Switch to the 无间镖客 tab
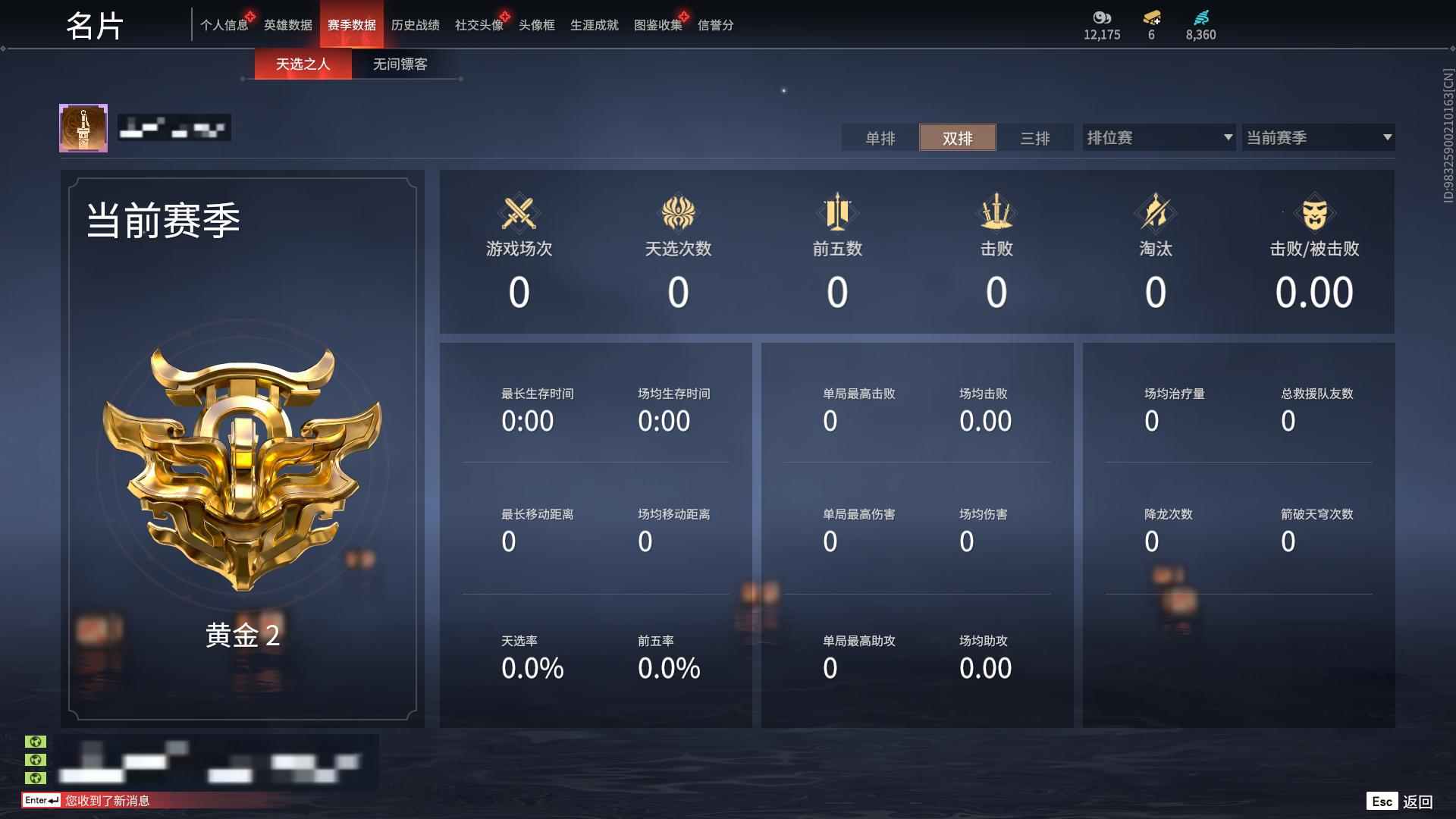 (400, 64)
